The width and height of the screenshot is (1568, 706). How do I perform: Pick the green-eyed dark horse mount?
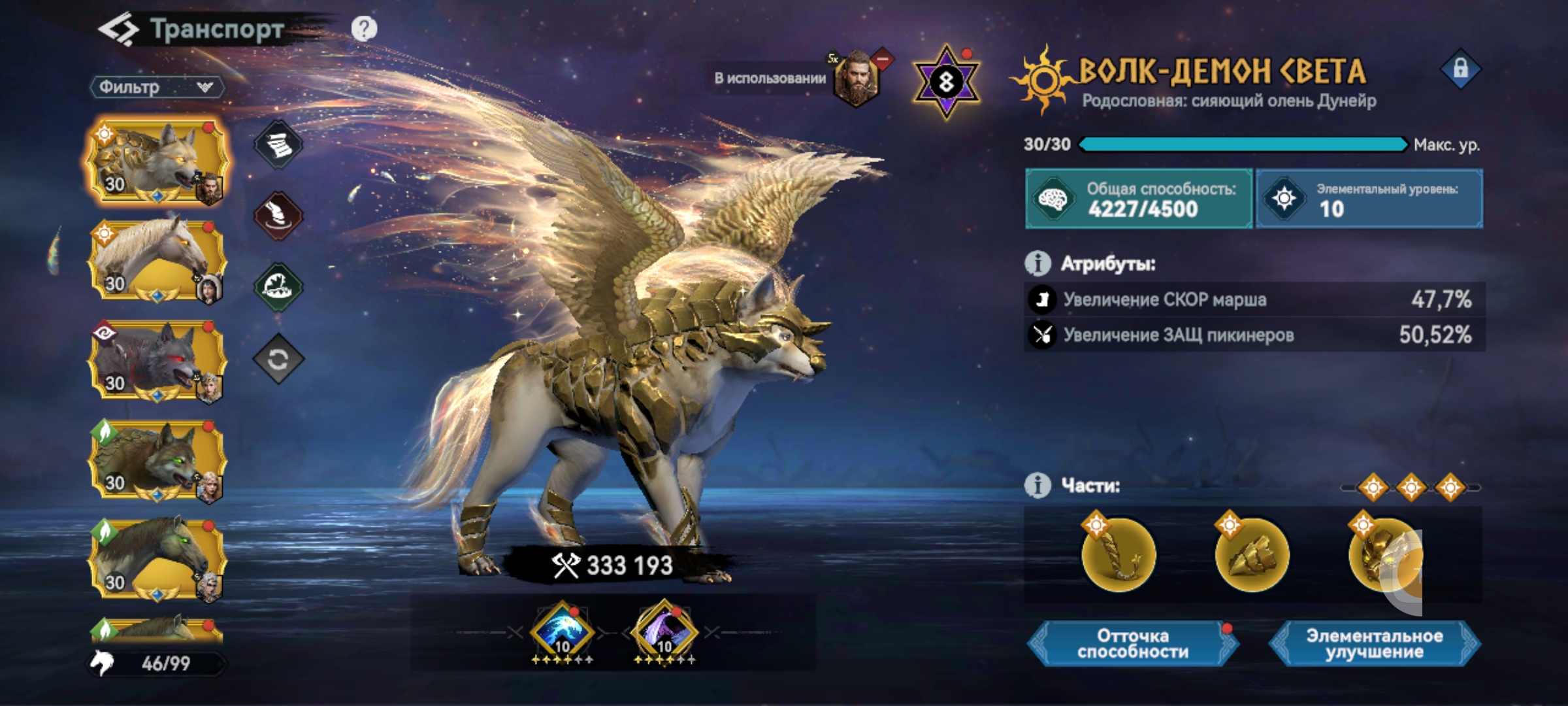[157, 559]
